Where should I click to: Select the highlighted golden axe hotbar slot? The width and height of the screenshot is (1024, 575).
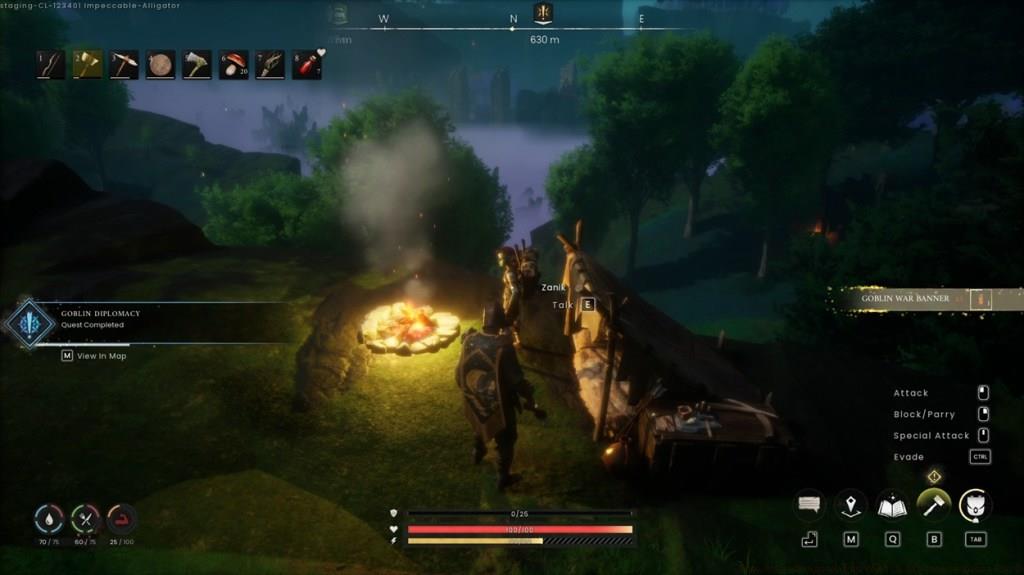click(87, 65)
